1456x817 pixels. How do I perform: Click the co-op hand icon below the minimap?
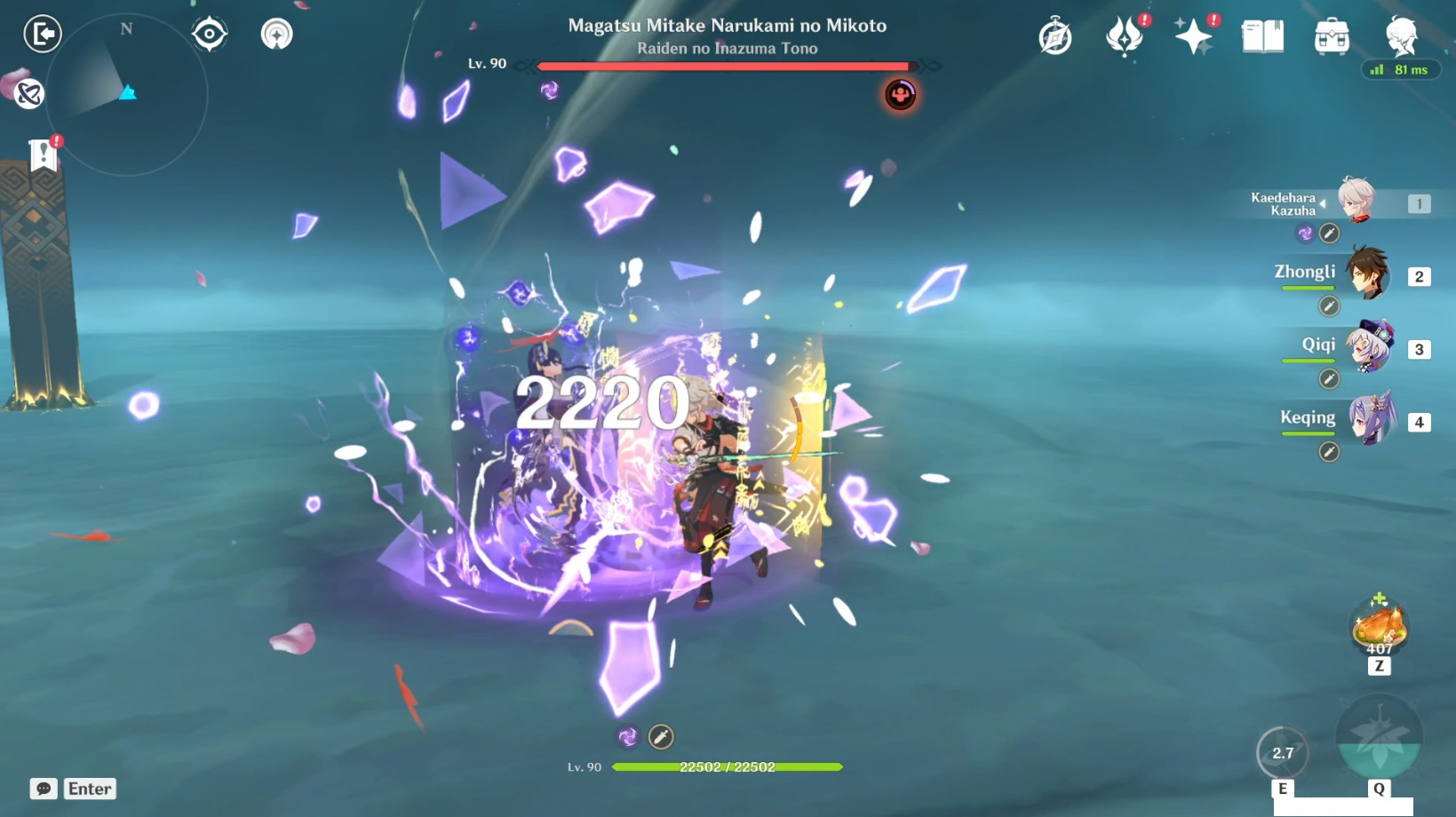(x=28, y=93)
